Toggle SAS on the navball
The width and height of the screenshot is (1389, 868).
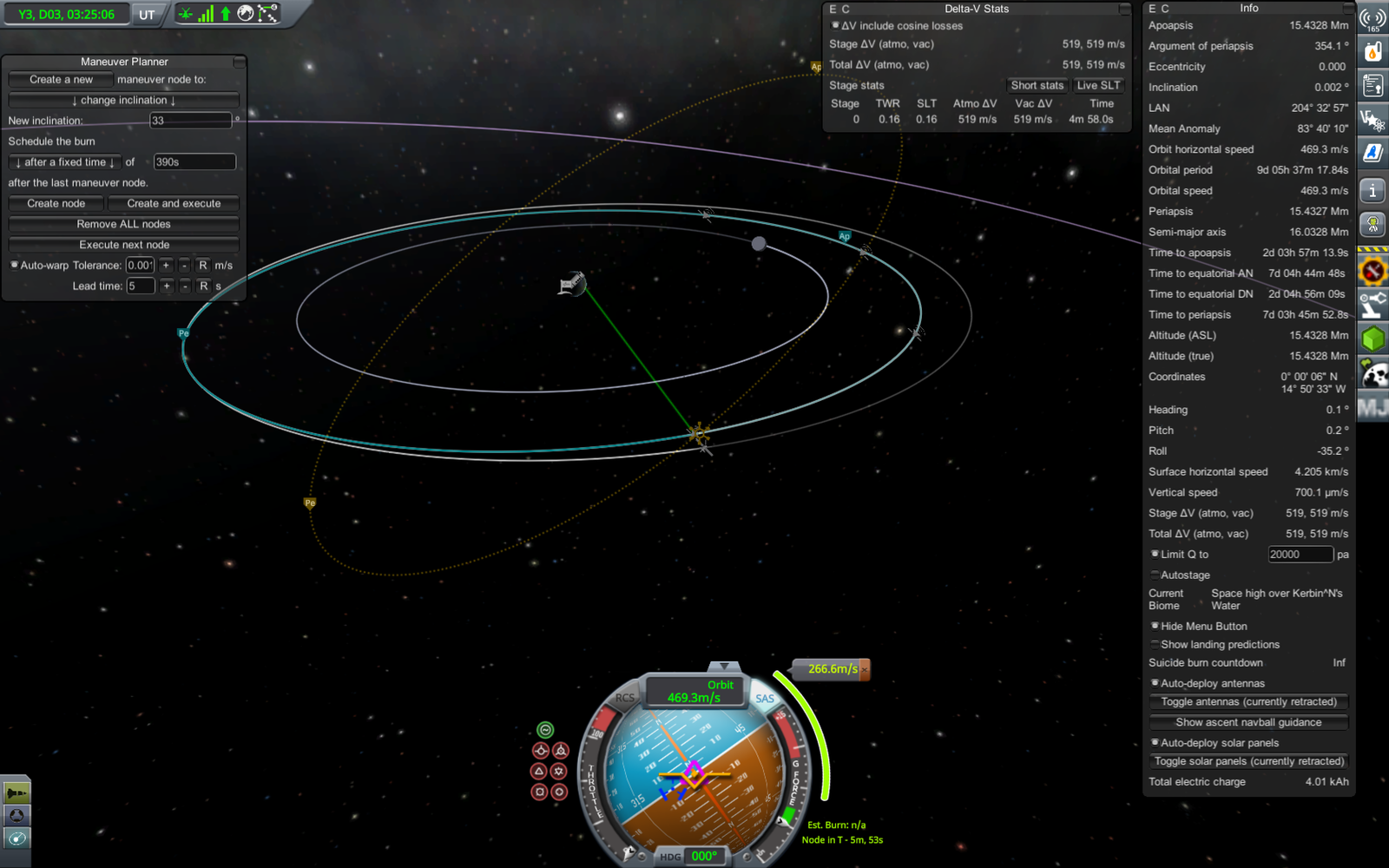(x=765, y=699)
